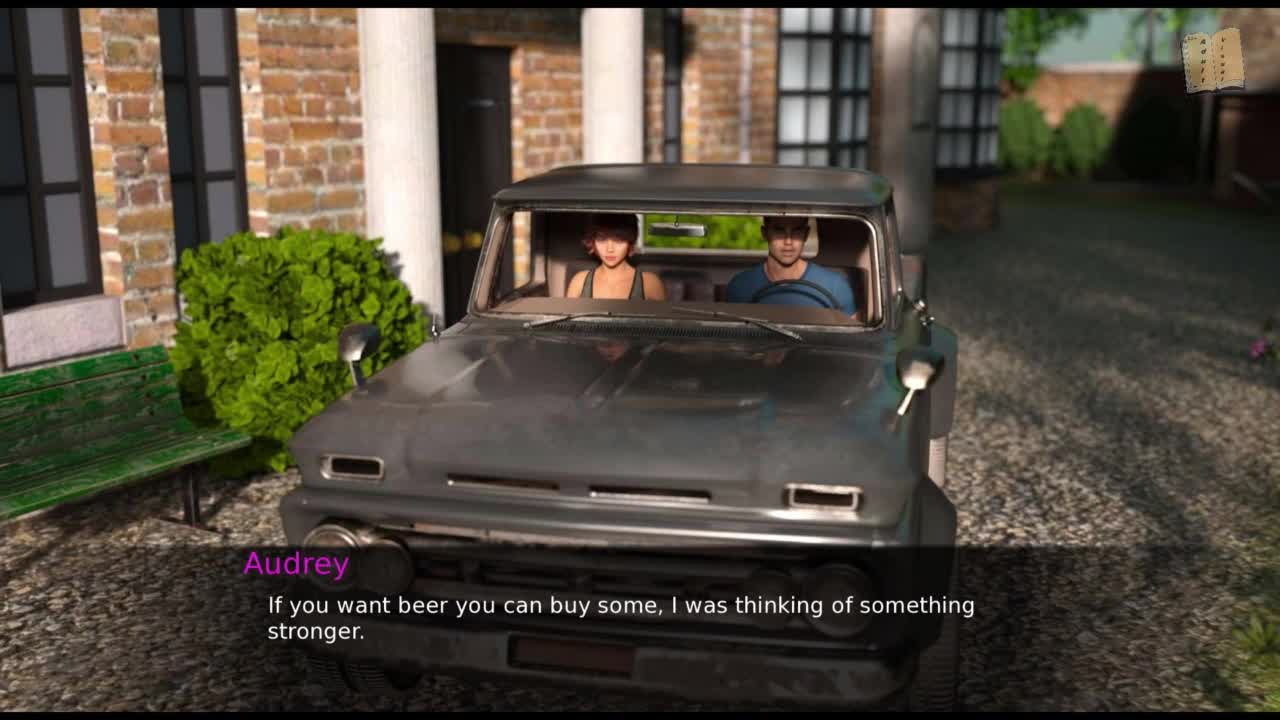1280x720 pixels.
Task: Open the journal book icon
Action: click(x=1212, y=61)
